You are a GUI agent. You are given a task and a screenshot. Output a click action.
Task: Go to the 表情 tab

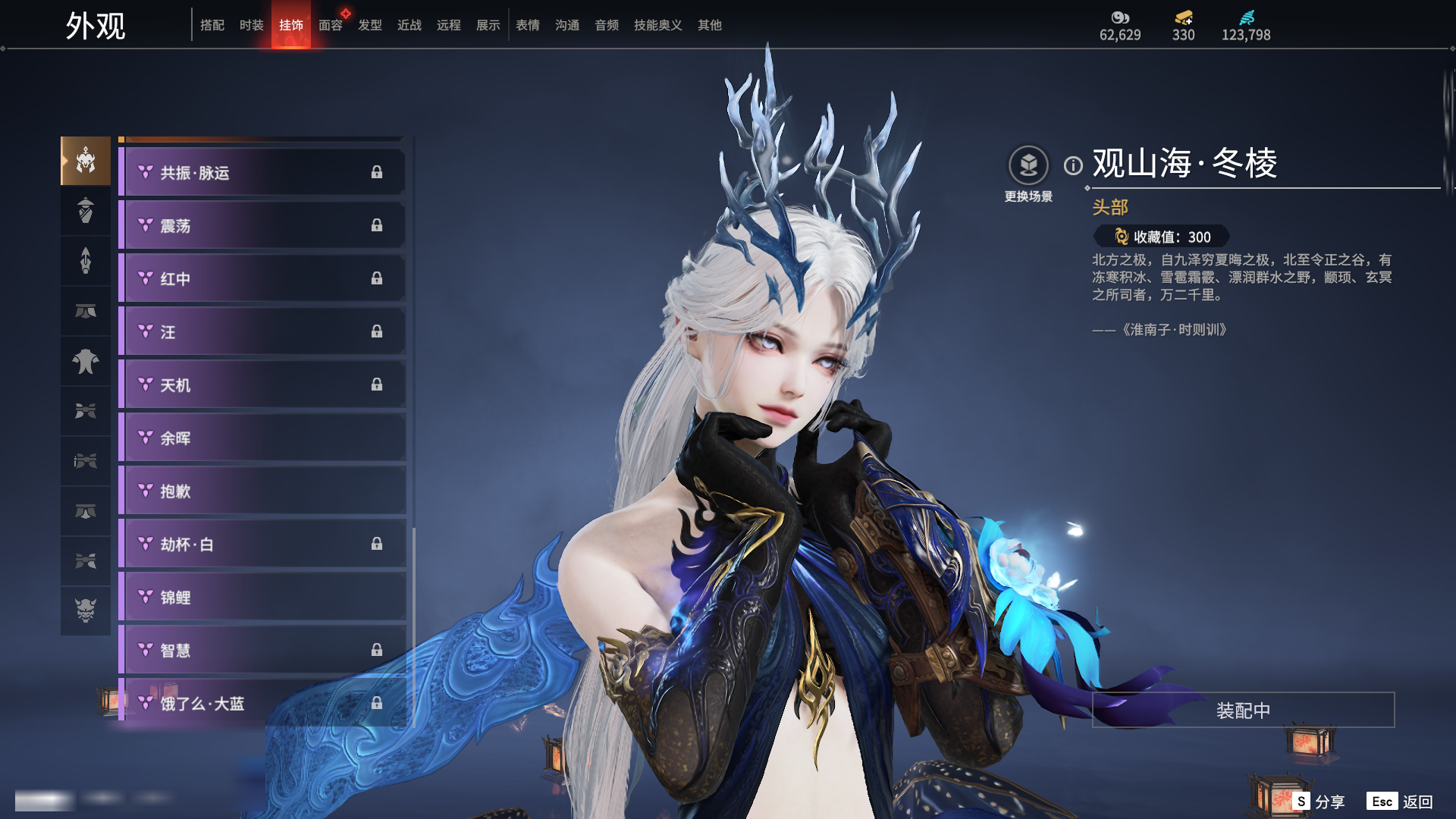tap(528, 25)
